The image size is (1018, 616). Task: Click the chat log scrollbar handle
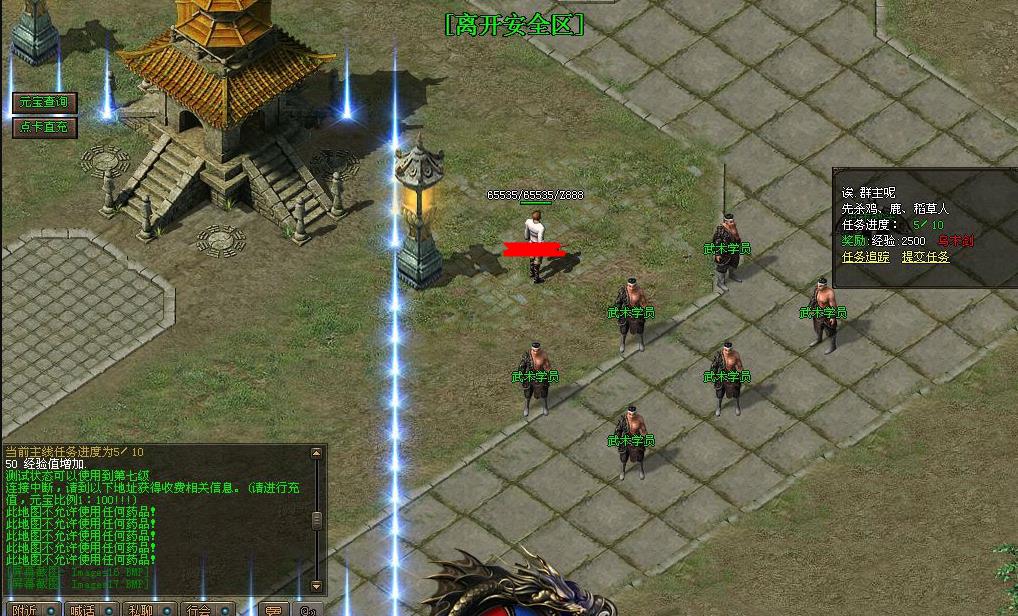pos(317,520)
